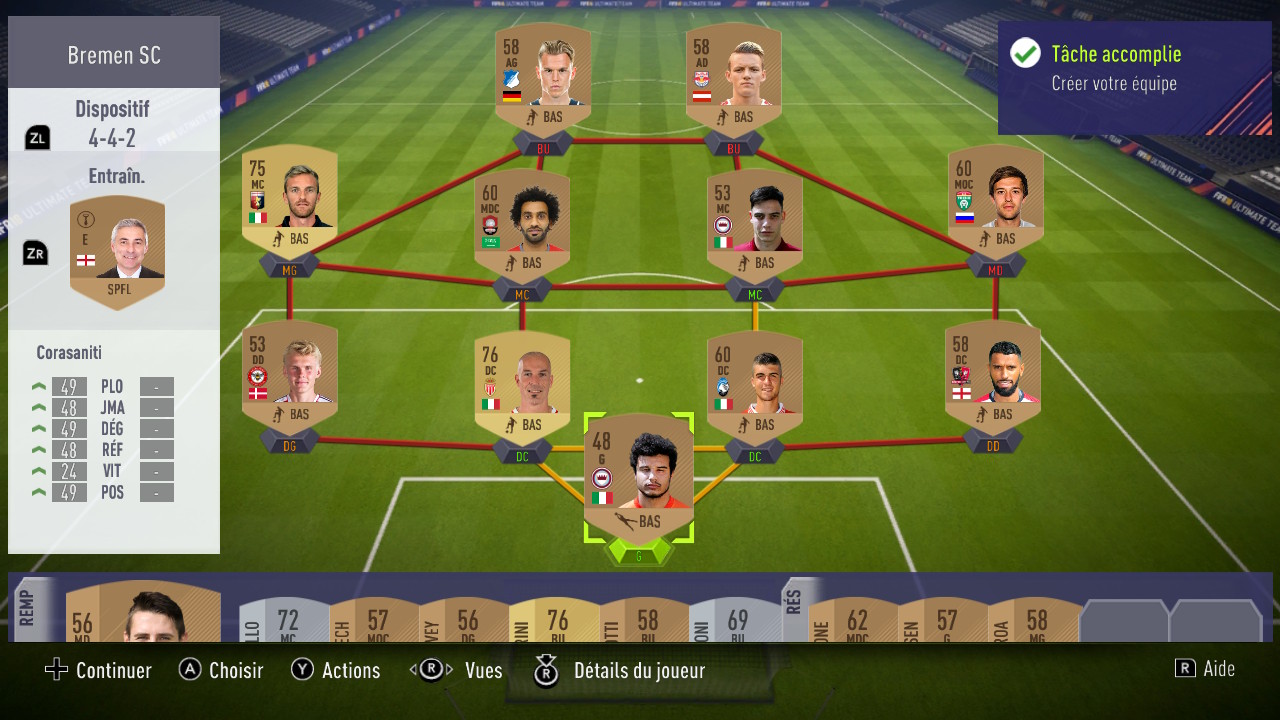The image size is (1280, 720).
Task: Click the Bremen SC team name header
Action: coord(113,55)
